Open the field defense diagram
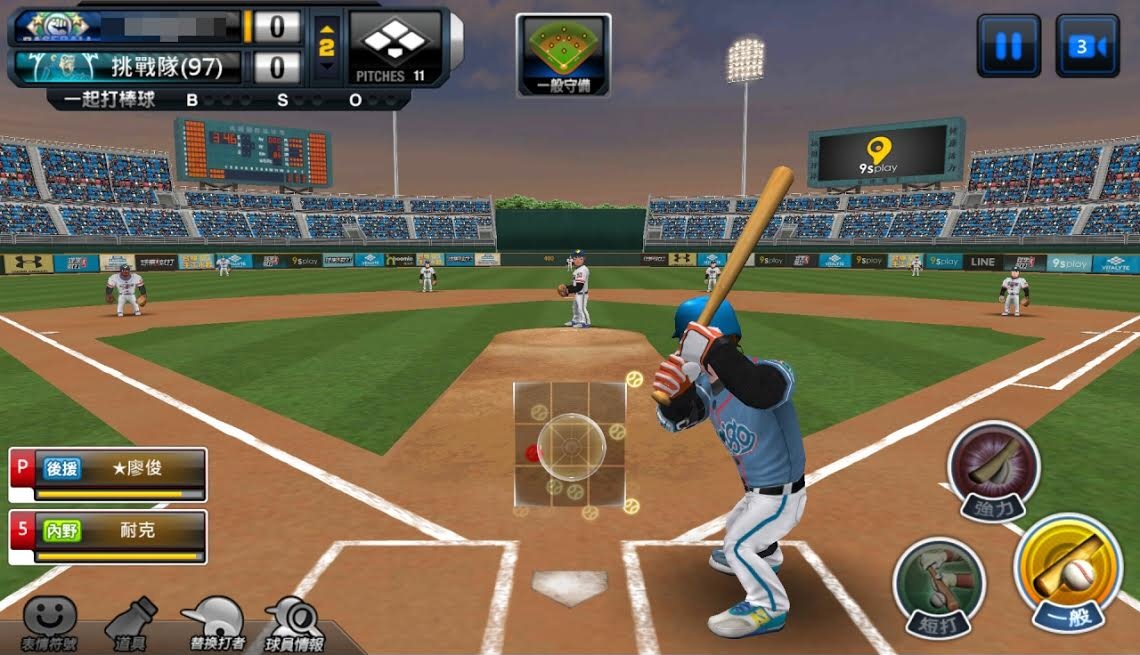 pos(563,55)
